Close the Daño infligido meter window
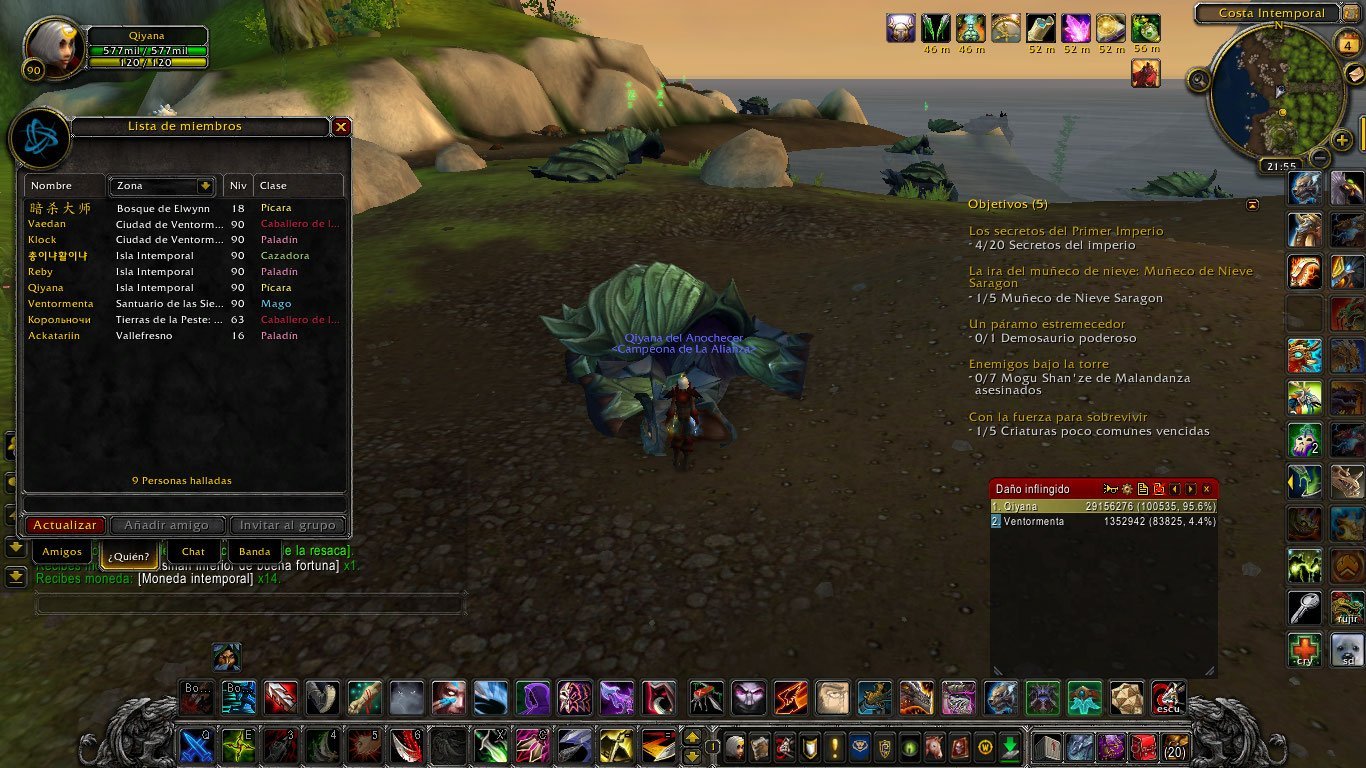This screenshot has width=1366, height=768. (x=1207, y=489)
